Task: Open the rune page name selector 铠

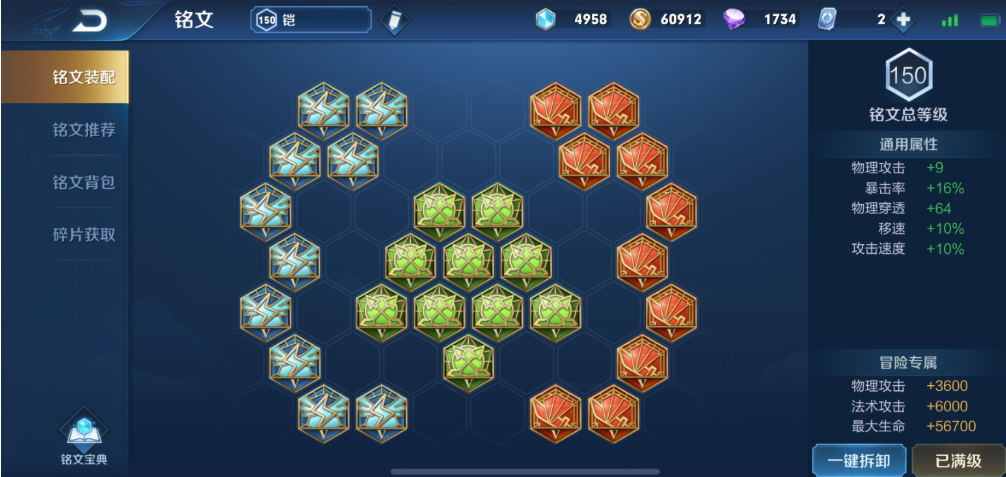Action: tap(311, 20)
